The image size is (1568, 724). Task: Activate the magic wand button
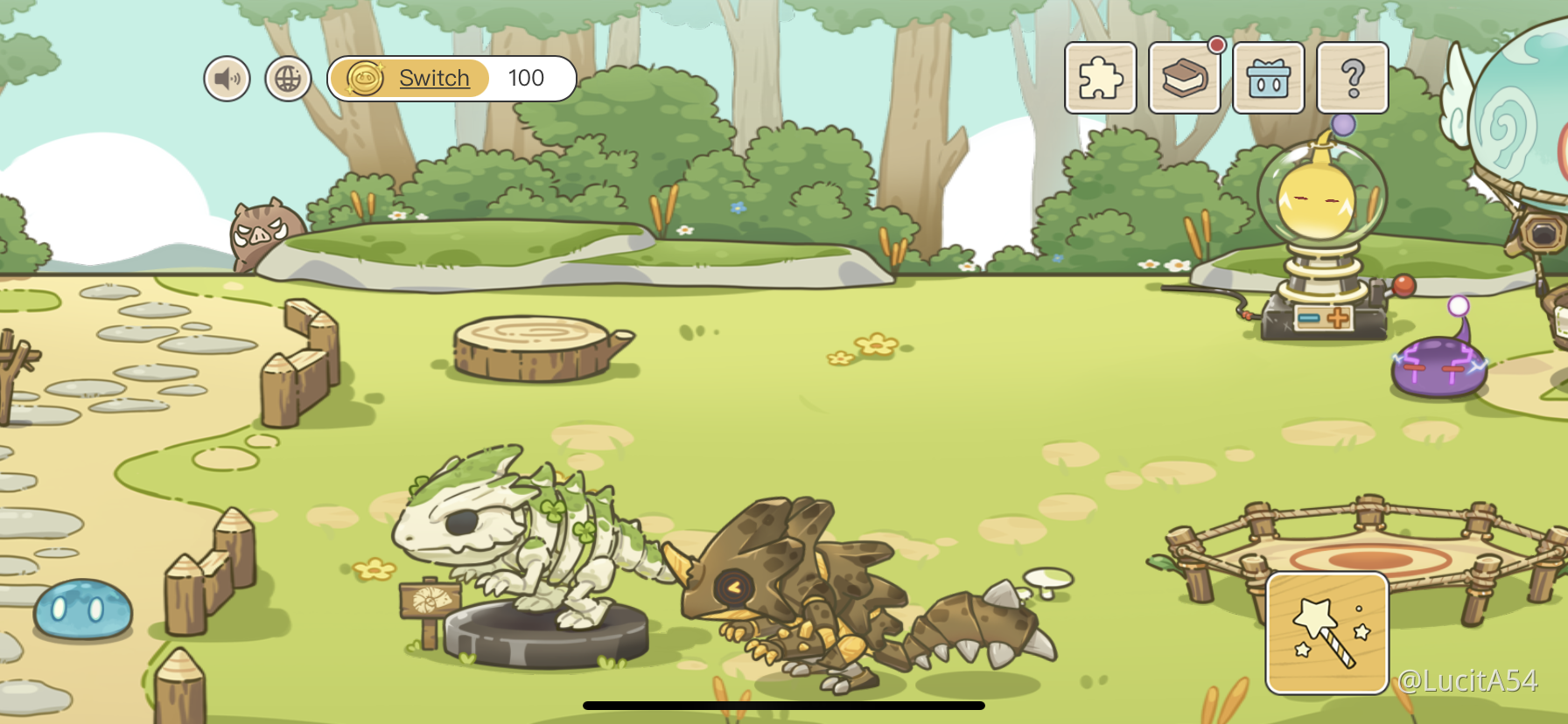click(x=1326, y=632)
